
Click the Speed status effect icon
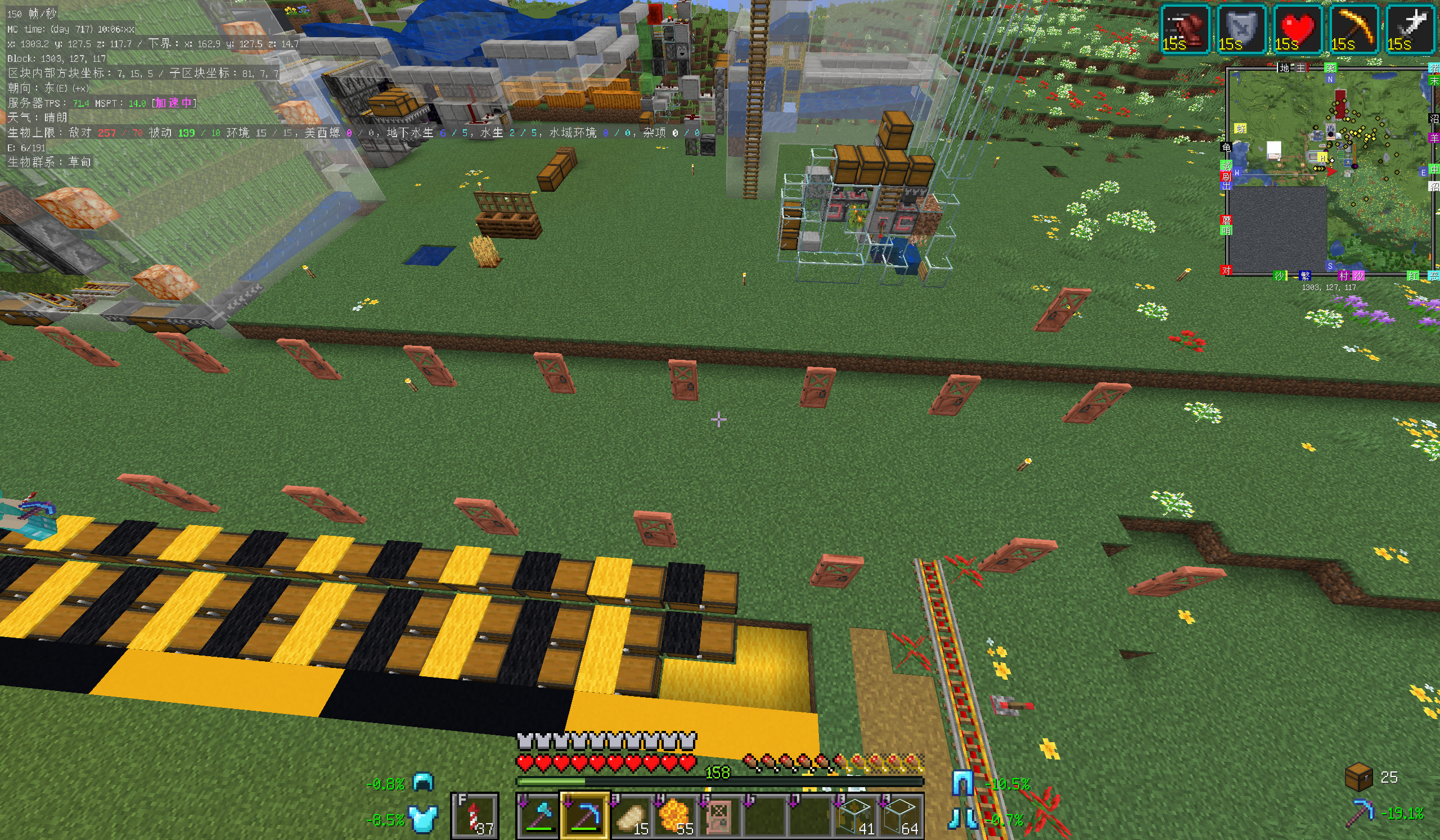point(1185,29)
